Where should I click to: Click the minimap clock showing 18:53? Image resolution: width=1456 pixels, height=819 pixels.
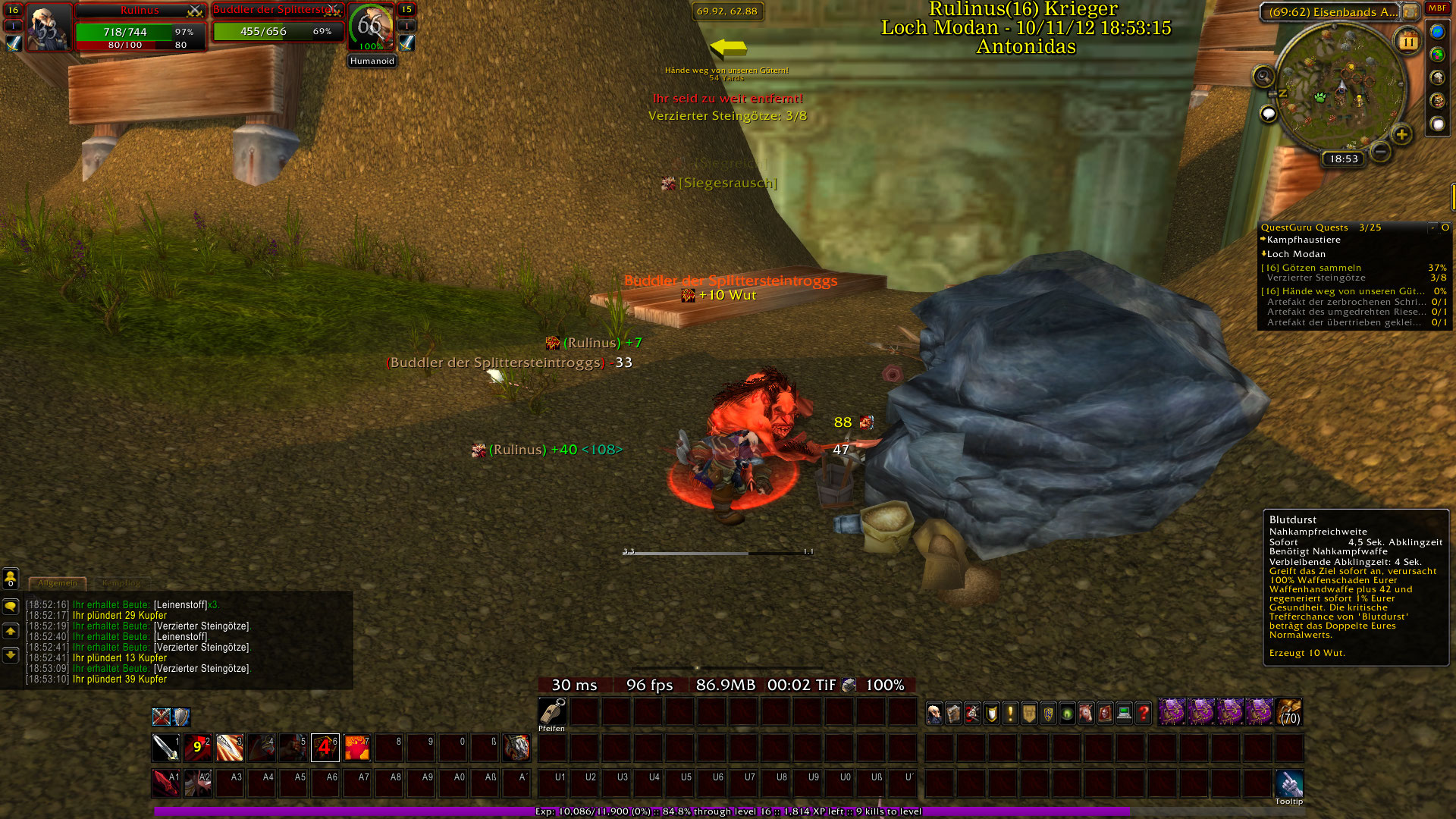click(x=1343, y=159)
